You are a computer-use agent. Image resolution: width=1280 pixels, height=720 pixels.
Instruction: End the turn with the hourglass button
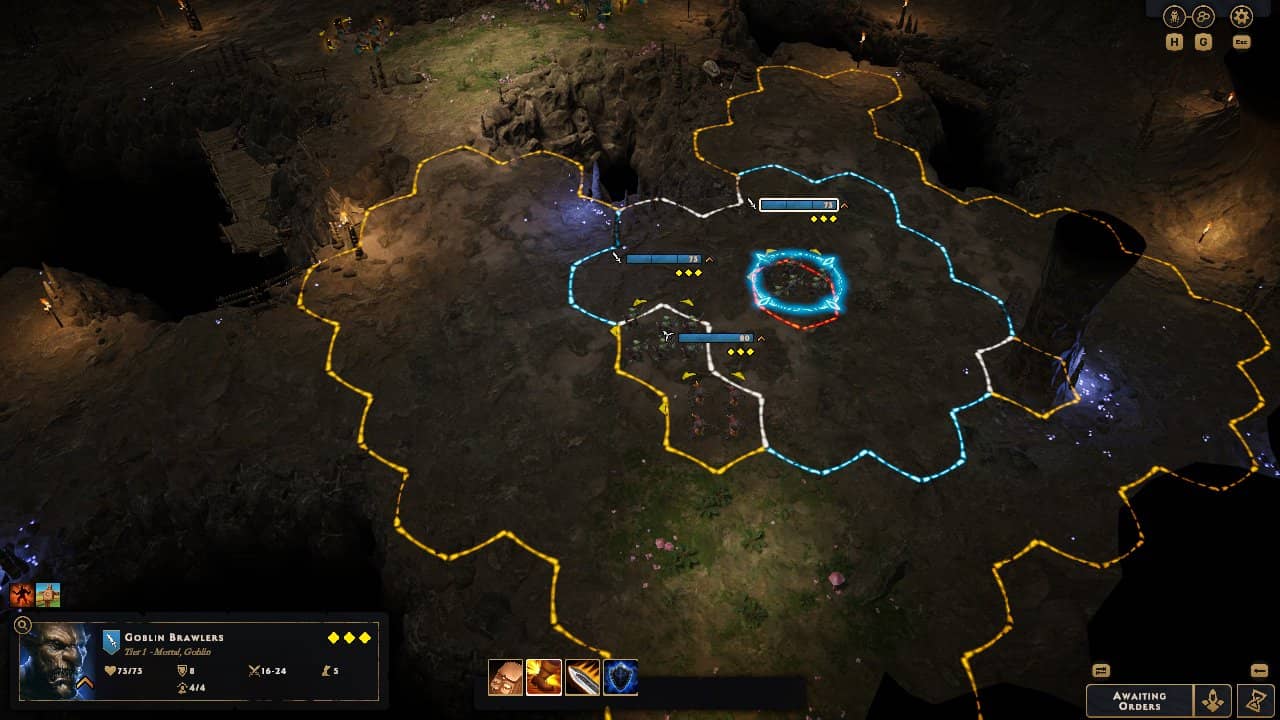tap(1255, 700)
